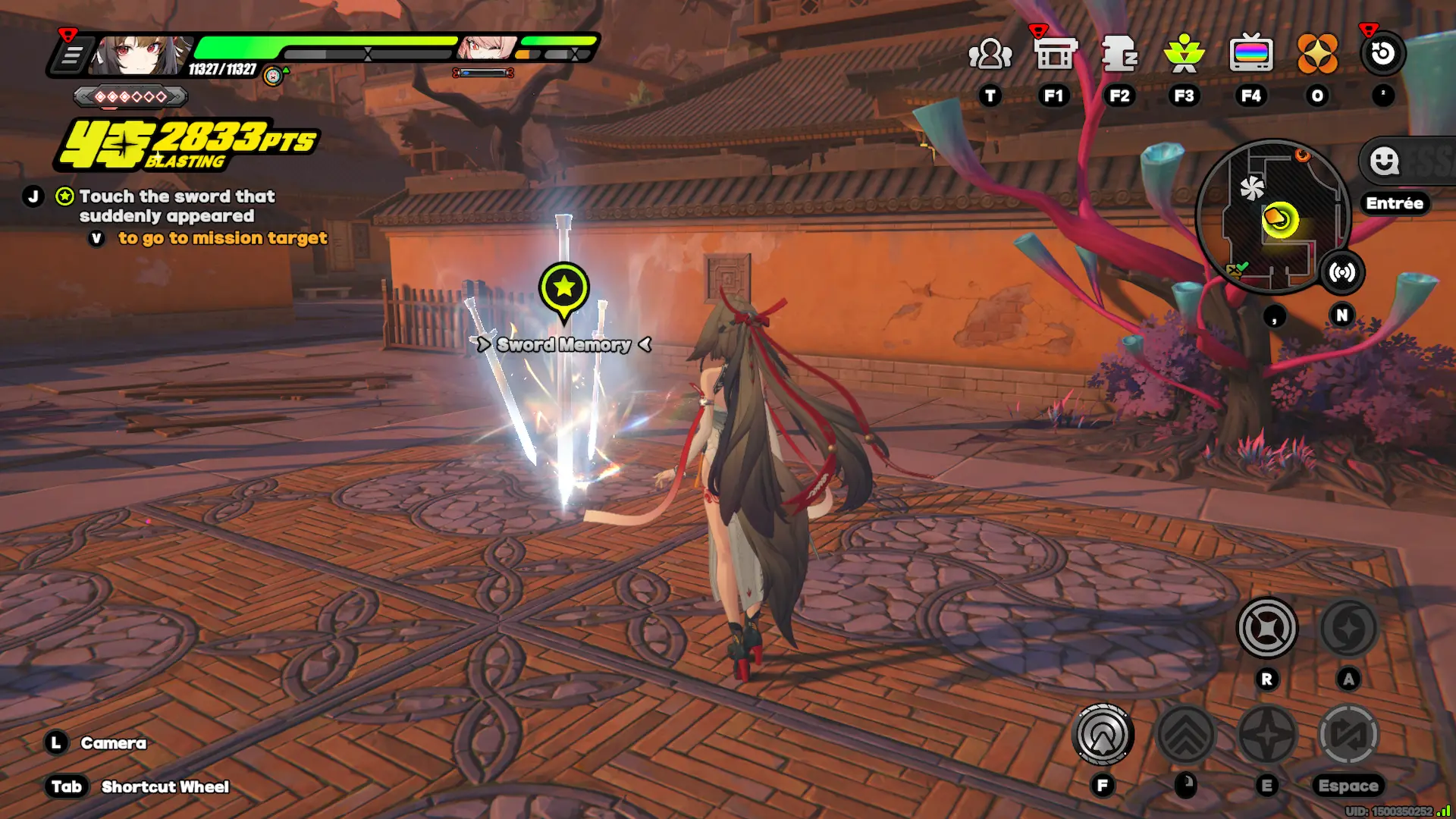Click the green event icon above F3
The image size is (1456, 819).
pyautogui.click(x=1185, y=52)
